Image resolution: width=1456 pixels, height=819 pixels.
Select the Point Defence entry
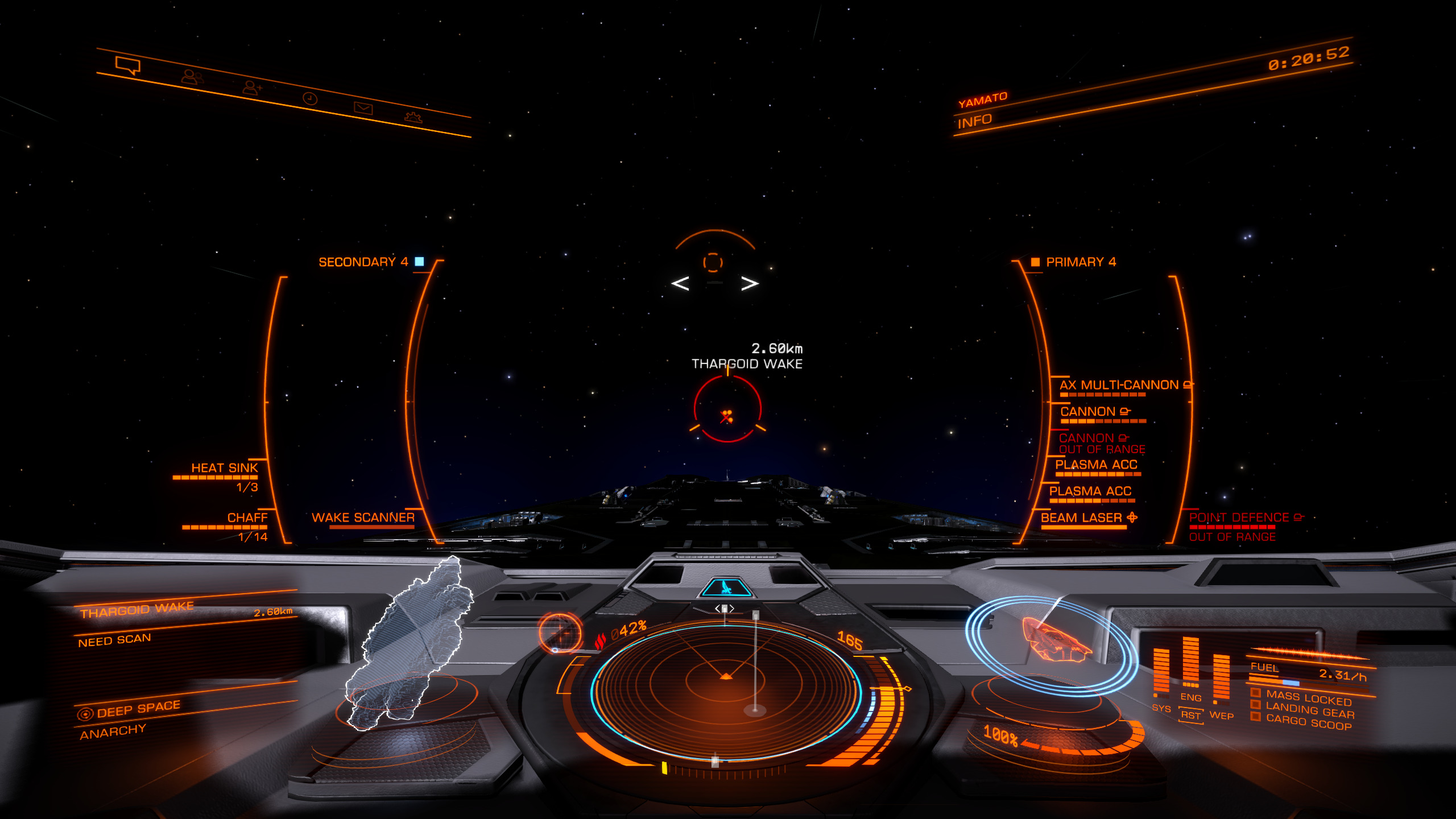coord(1239,518)
